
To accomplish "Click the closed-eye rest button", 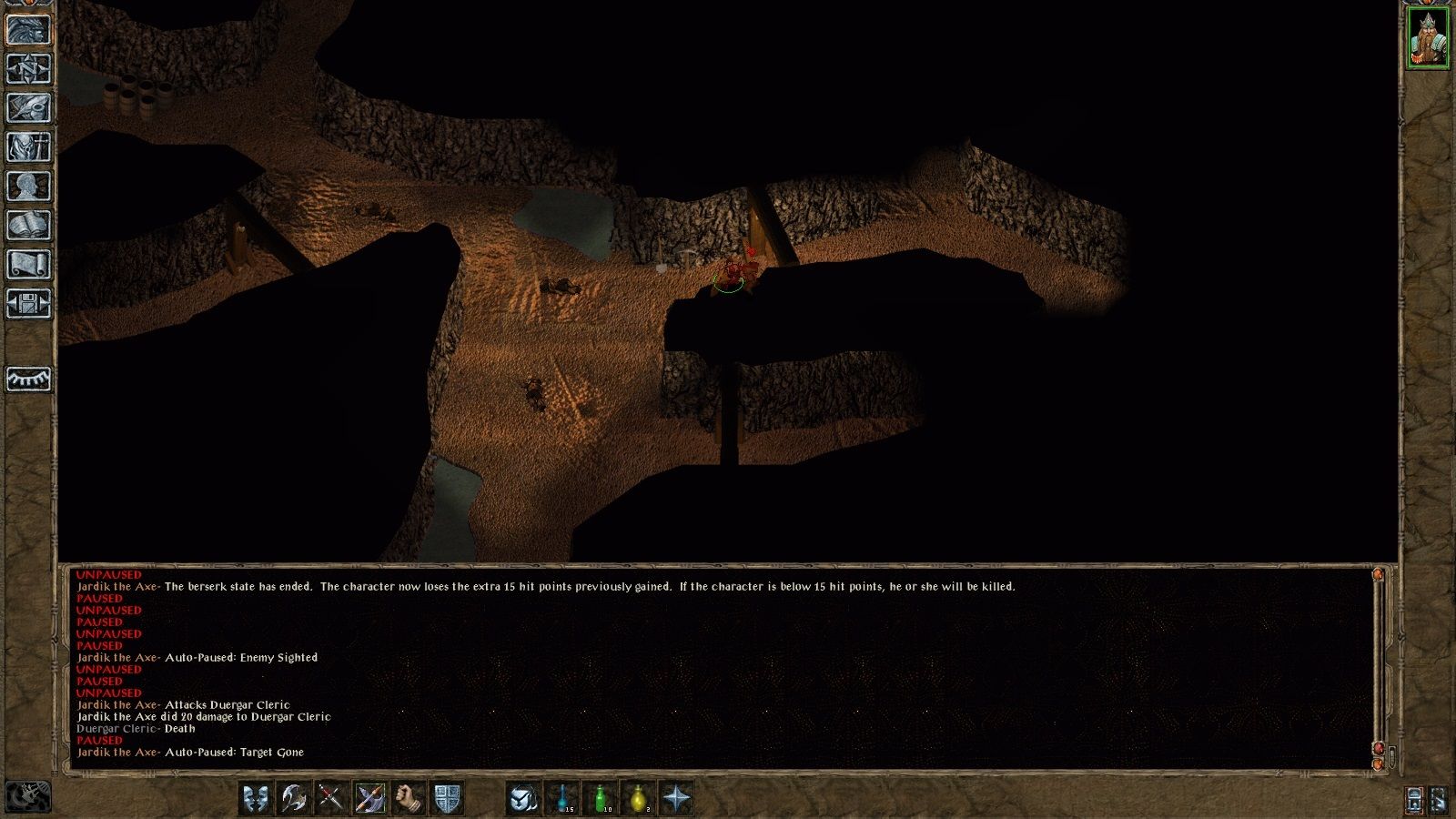I will (28, 379).
